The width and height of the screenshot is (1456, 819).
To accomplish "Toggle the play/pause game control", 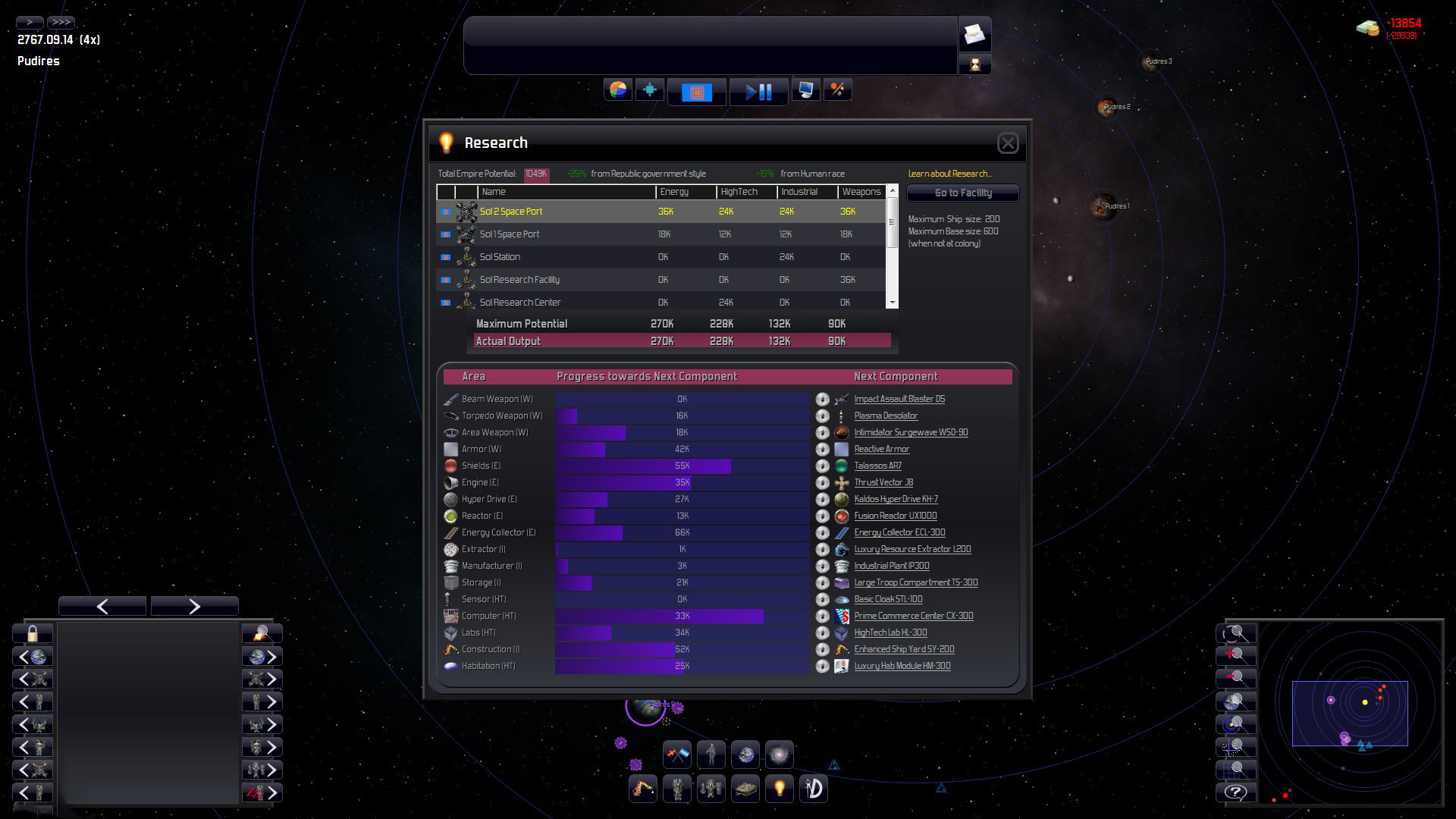I will pyautogui.click(x=758, y=92).
